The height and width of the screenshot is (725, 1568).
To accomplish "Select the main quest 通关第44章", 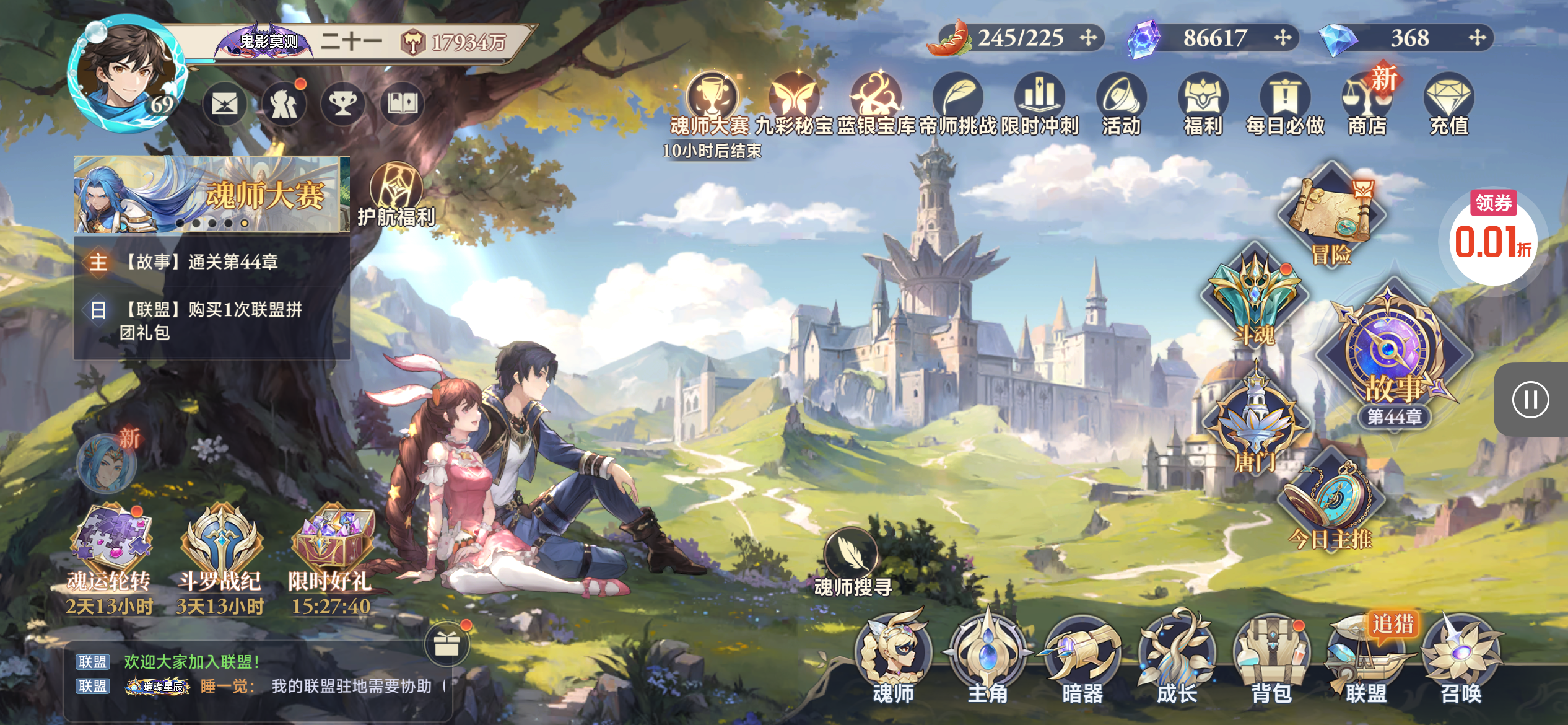I will click(x=202, y=262).
